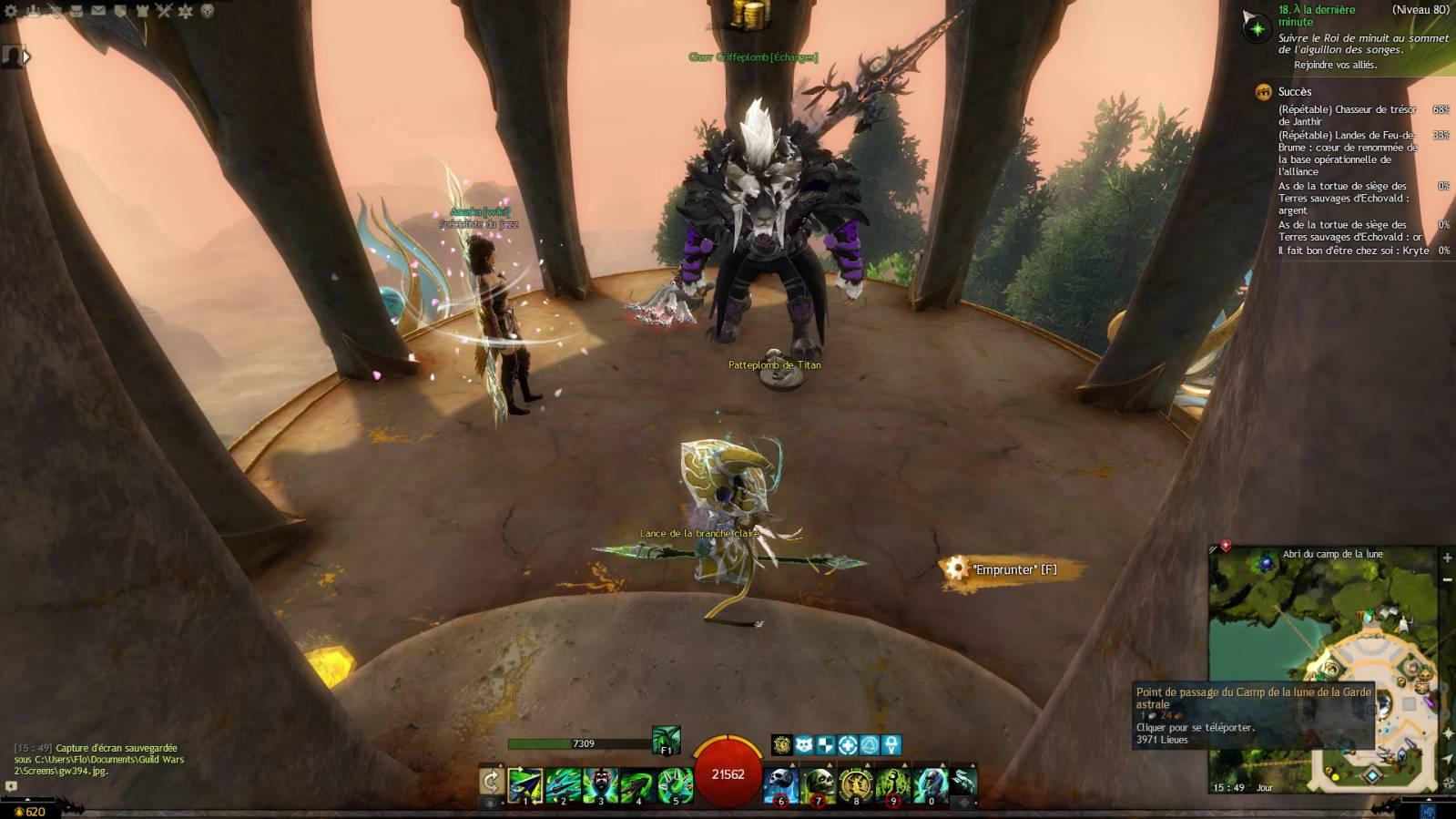The width and height of the screenshot is (1456, 819).
Task: Open the Succès achievements tracker header
Action: [x=1294, y=91]
